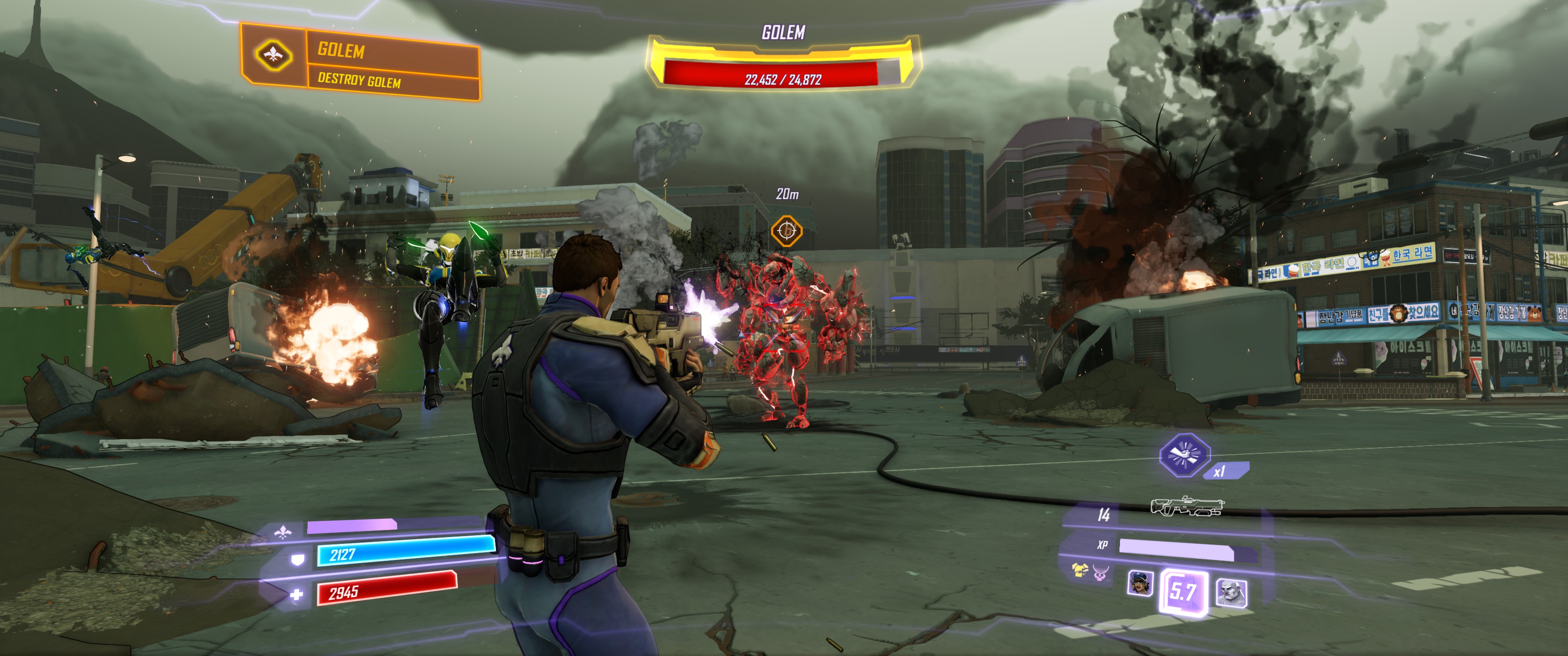Click the pink net status icon
This screenshot has width=1568, height=656.
click(1100, 573)
